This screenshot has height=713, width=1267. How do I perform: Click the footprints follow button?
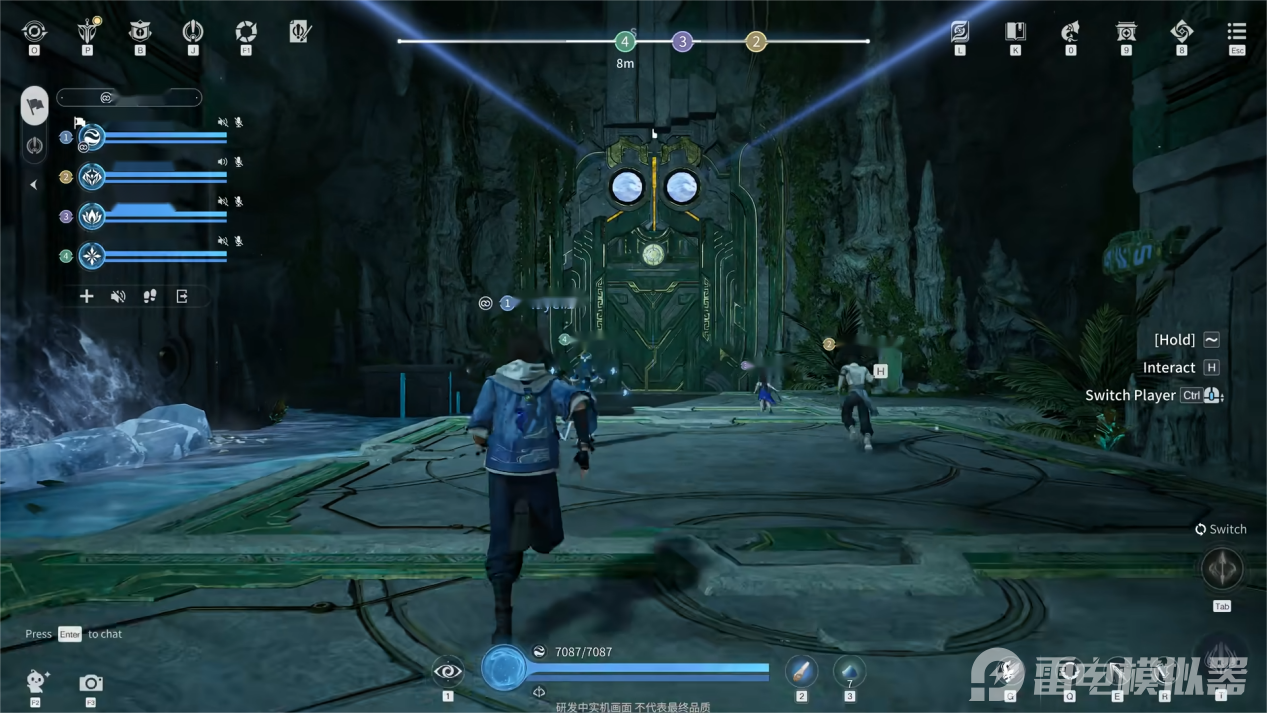[150, 296]
